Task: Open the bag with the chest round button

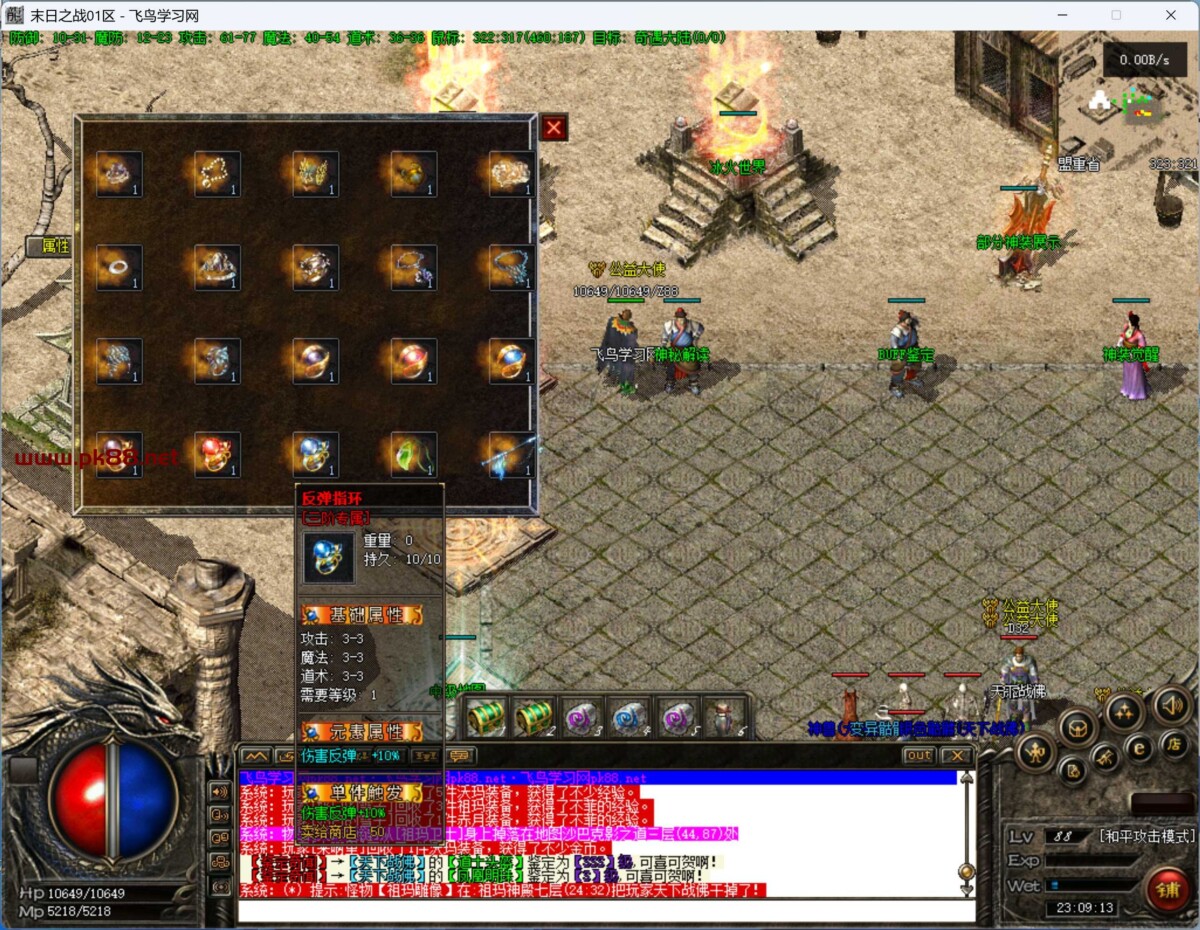Action: pyautogui.click(x=1079, y=728)
